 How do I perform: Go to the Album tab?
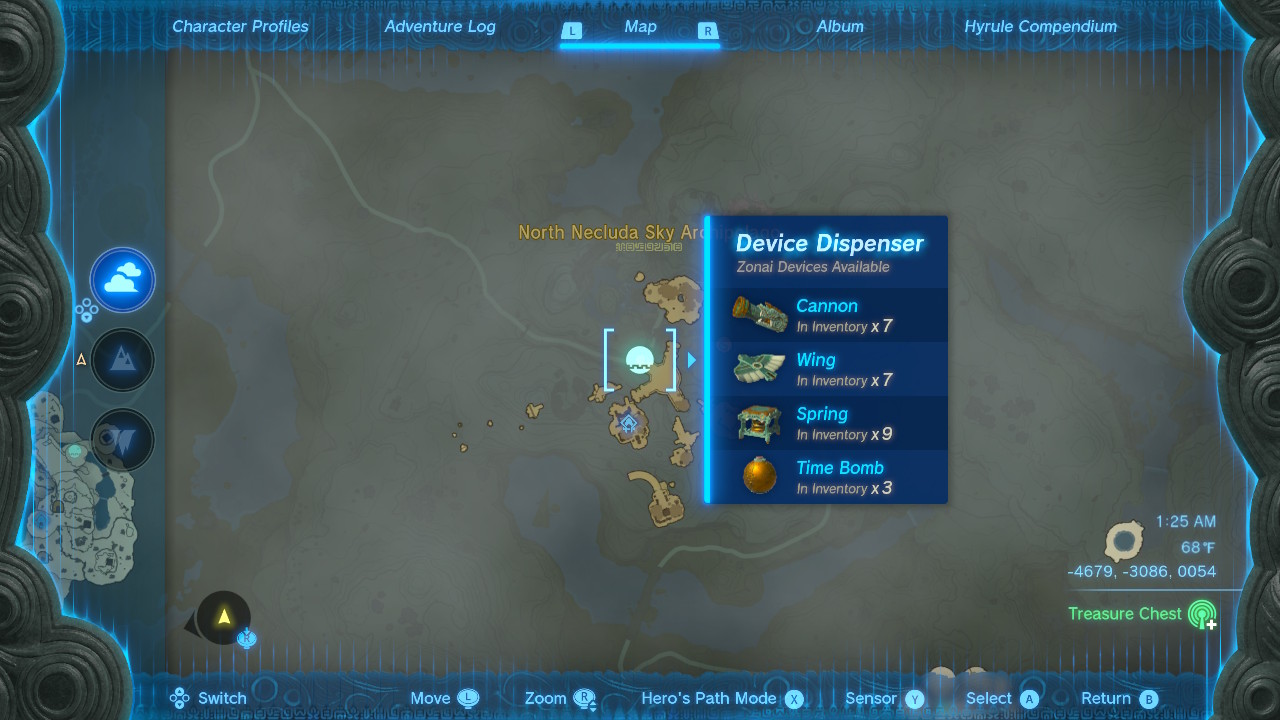840,27
